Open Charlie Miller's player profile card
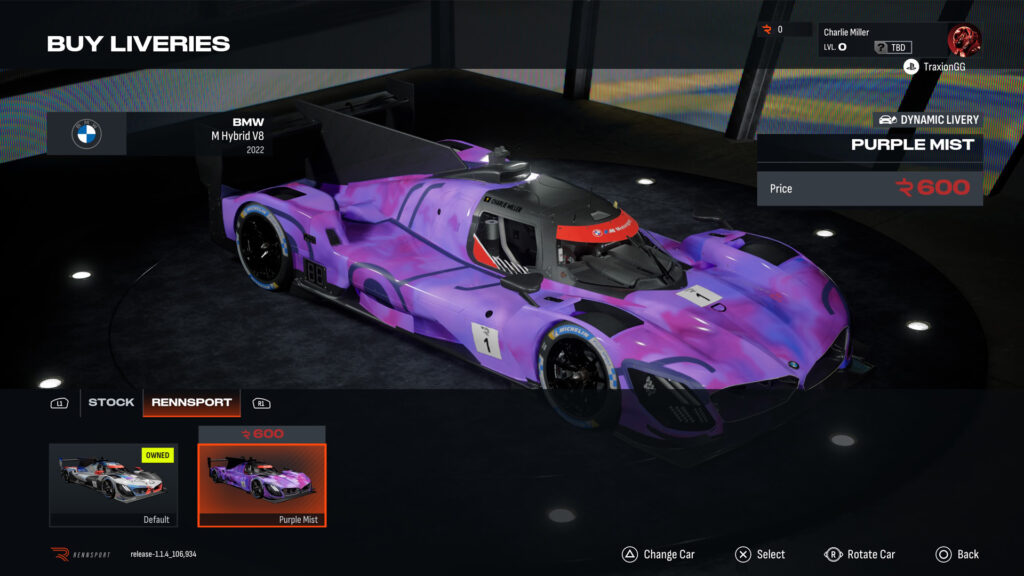This screenshot has width=1024, height=576. [881, 40]
